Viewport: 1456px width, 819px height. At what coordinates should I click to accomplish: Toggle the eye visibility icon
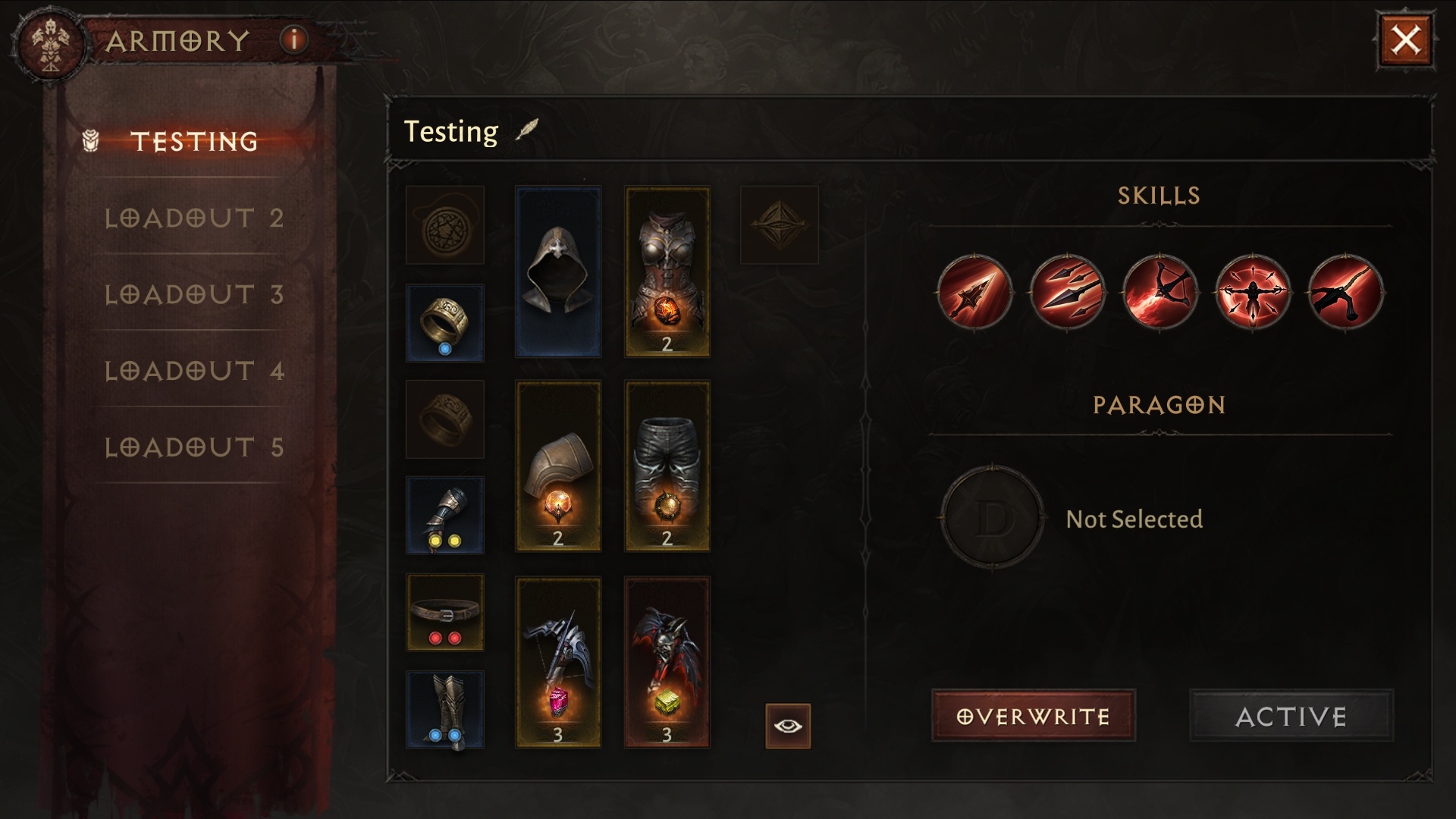pyautogui.click(x=788, y=726)
